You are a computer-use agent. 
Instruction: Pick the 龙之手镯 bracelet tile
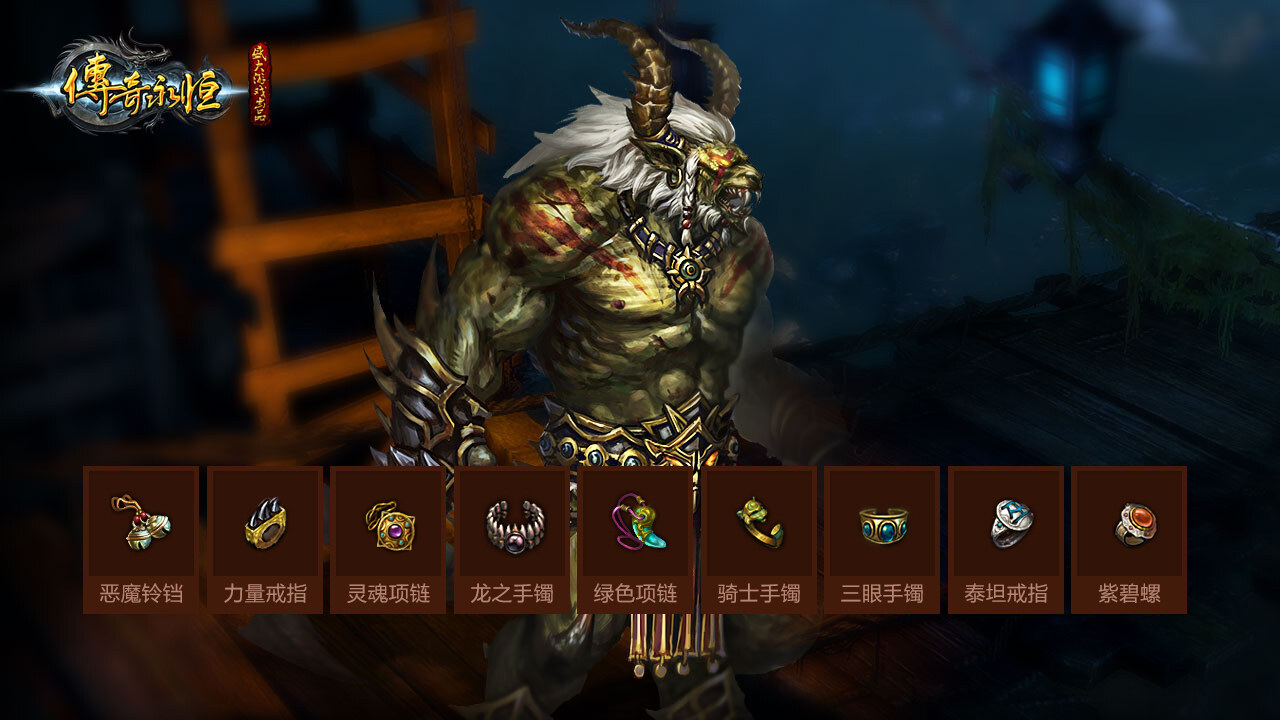[x=512, y=539]
